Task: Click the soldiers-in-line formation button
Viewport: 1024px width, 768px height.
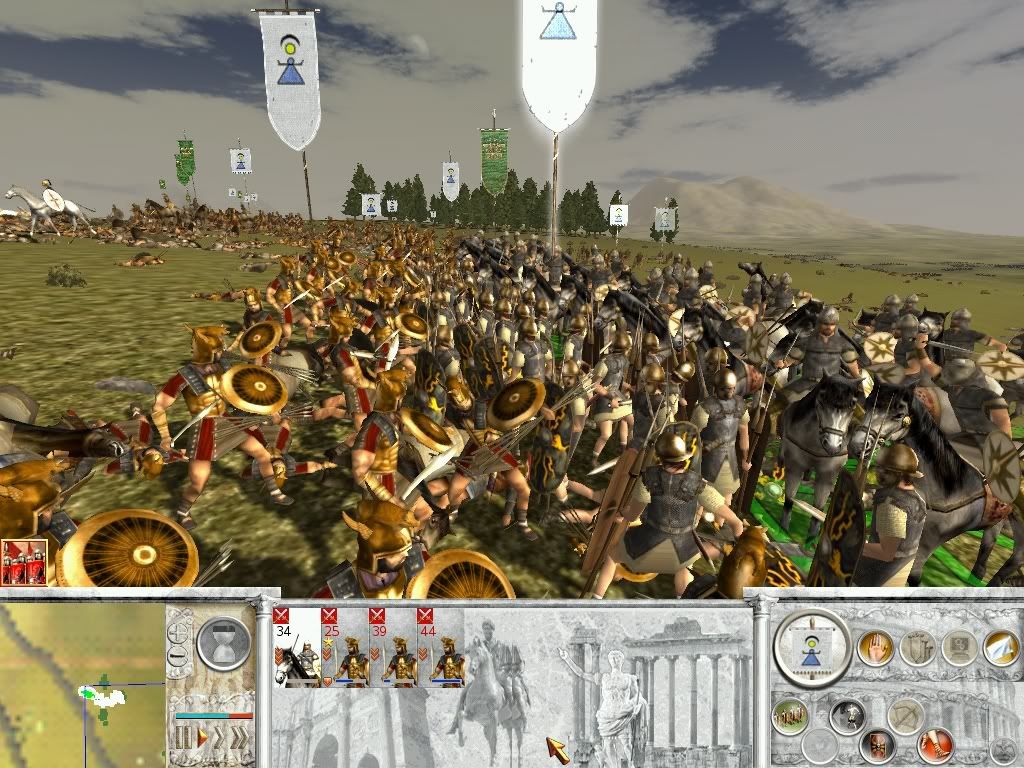Action: pyautogui.click(x=790, y=717)
